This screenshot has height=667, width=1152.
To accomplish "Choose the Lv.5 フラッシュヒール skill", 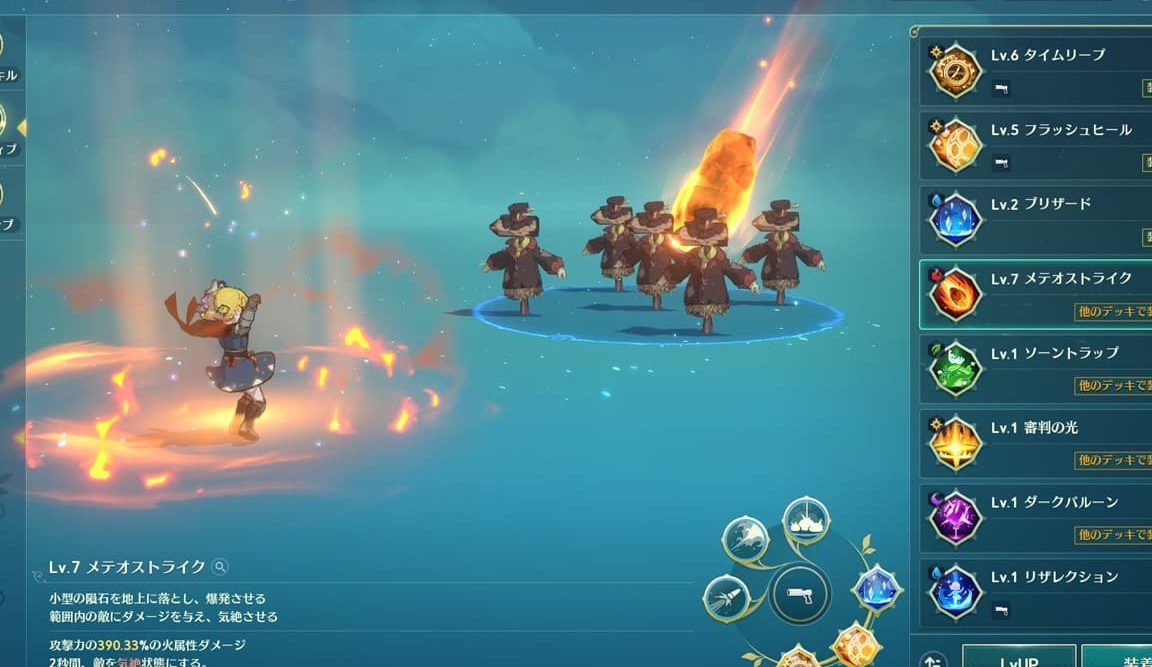I will (x=1040, y=145).
